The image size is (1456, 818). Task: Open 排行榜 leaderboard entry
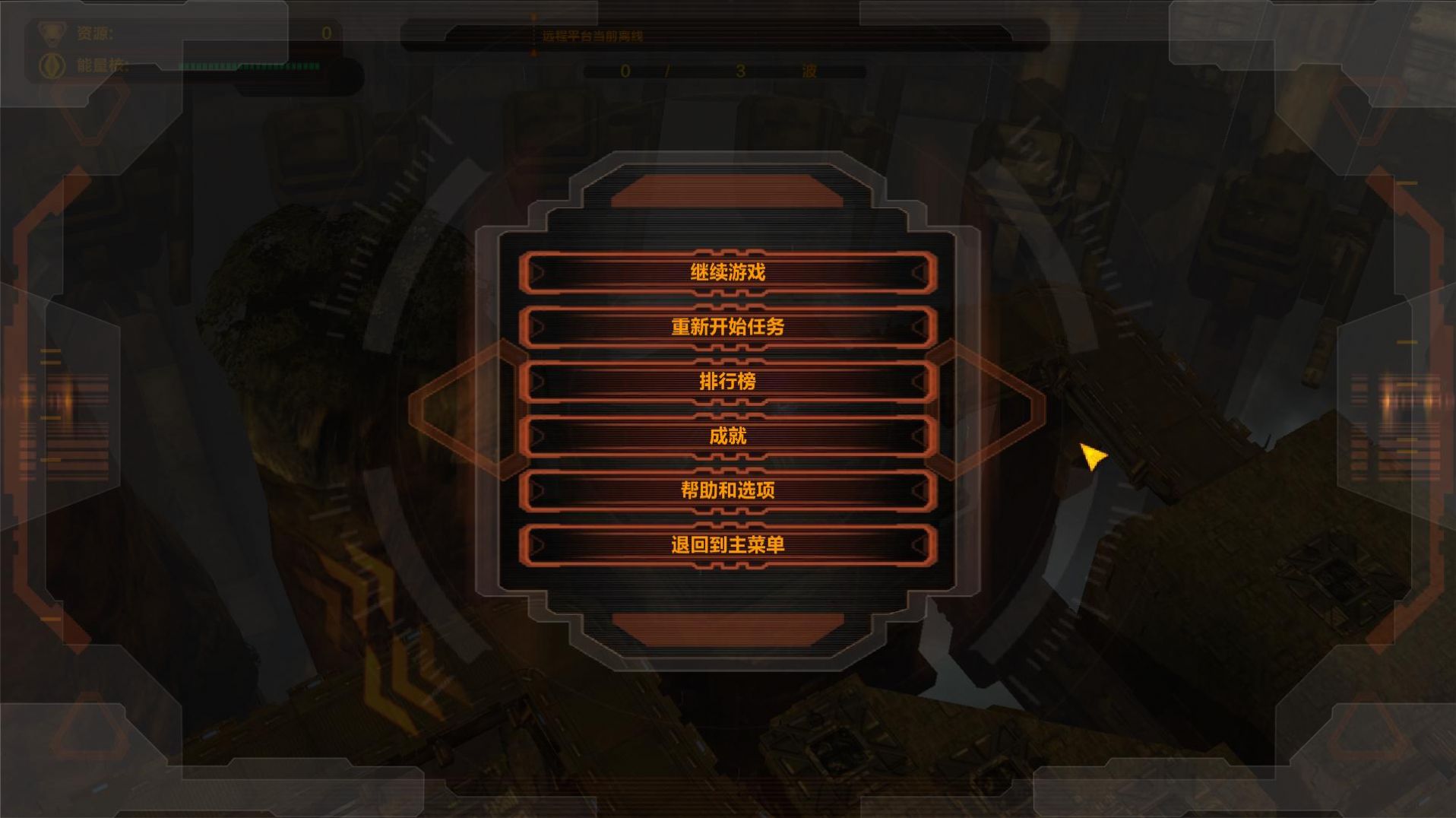[x=727, y=380]
